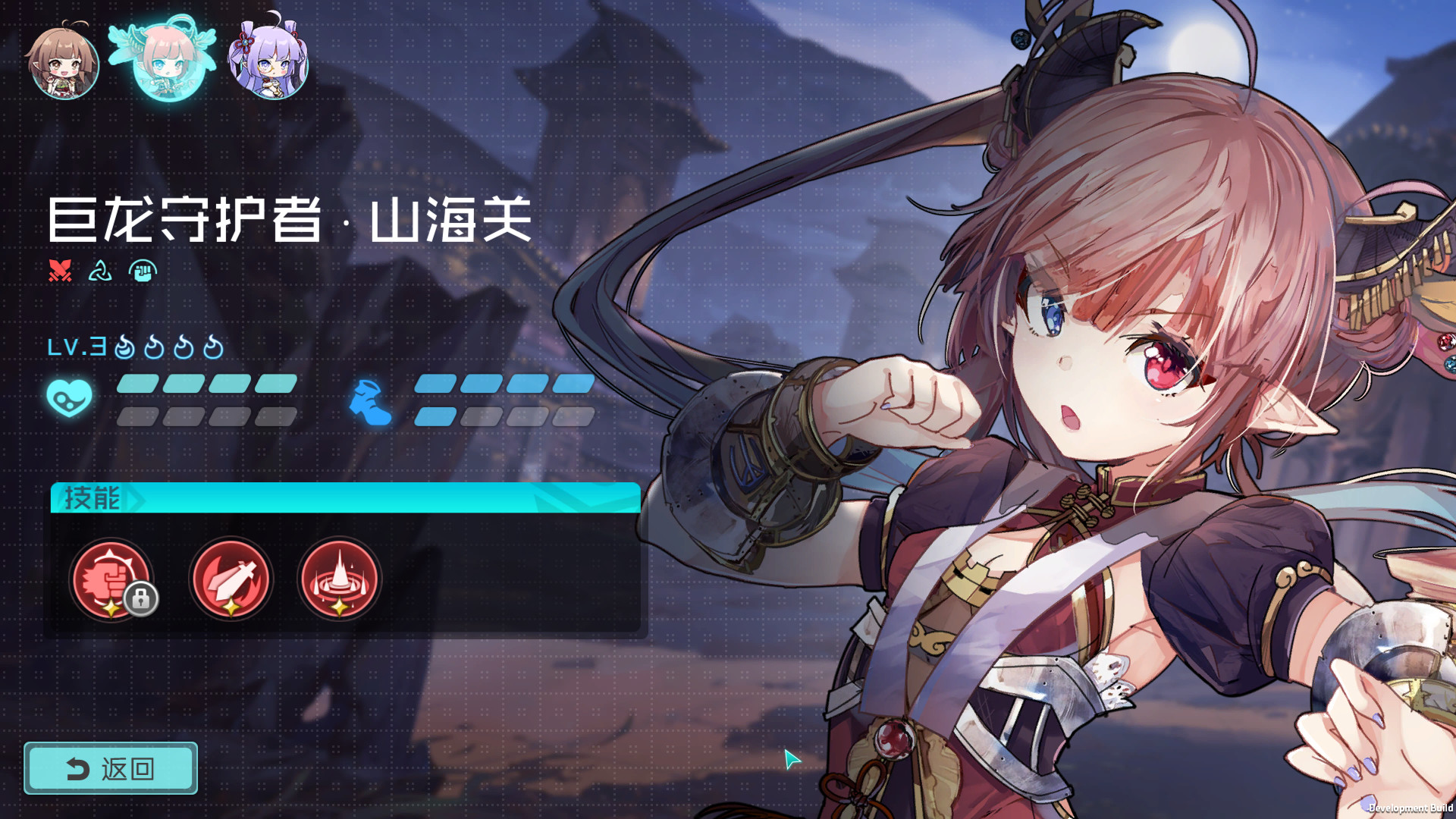The width and height of the screenshot is (1456, 819).
Task: Open the locked fist skill with padlock
Action: (x=112, y=579)
